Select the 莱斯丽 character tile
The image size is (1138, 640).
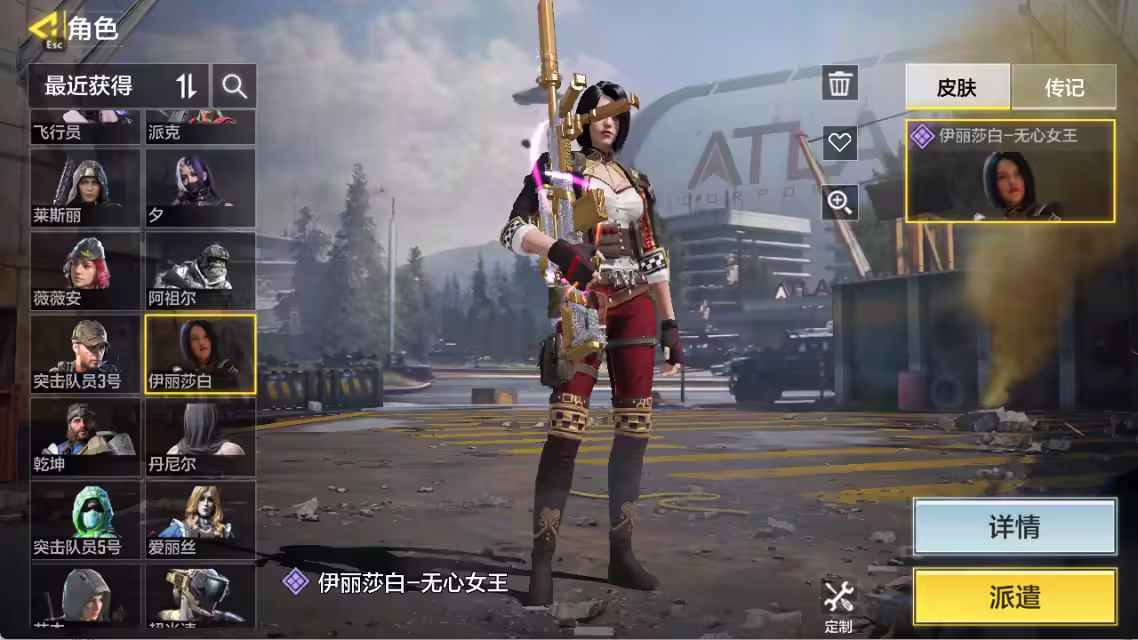click(x=85, y=187)
